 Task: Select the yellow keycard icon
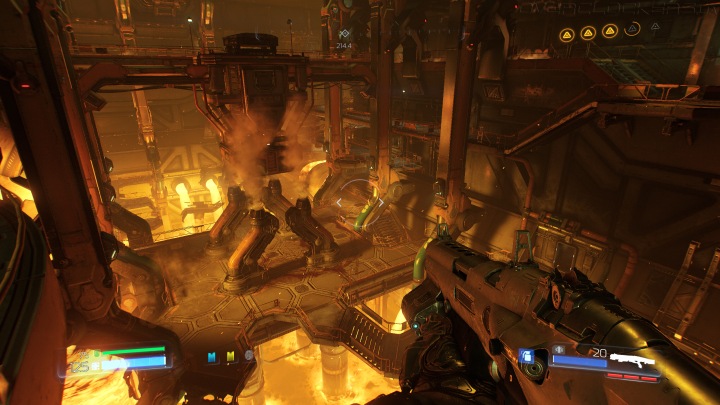click(230, 355)
